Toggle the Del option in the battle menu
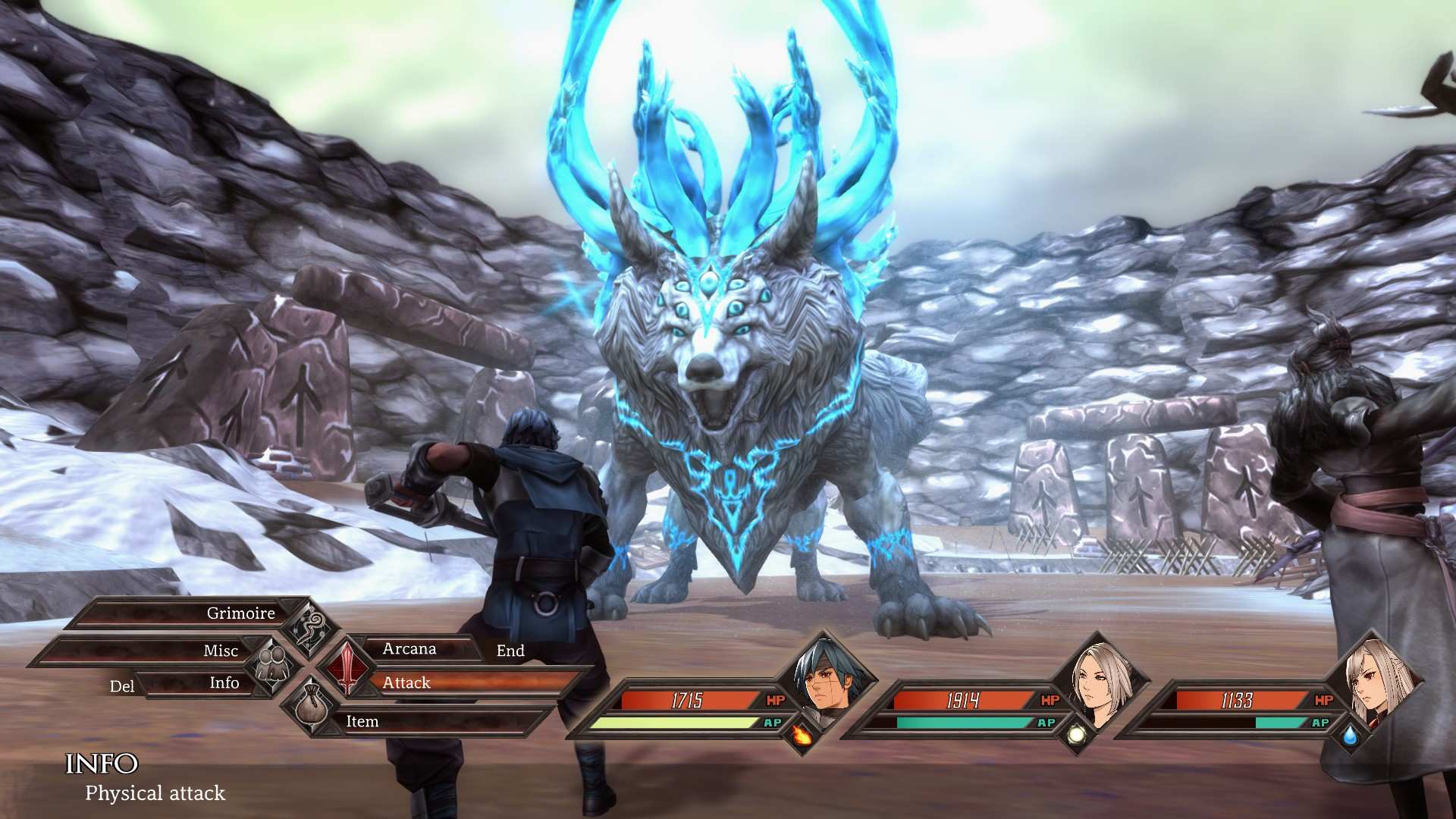Image resolution: width=1456 pixels, height=819 pixels. (x=121, y=686)
